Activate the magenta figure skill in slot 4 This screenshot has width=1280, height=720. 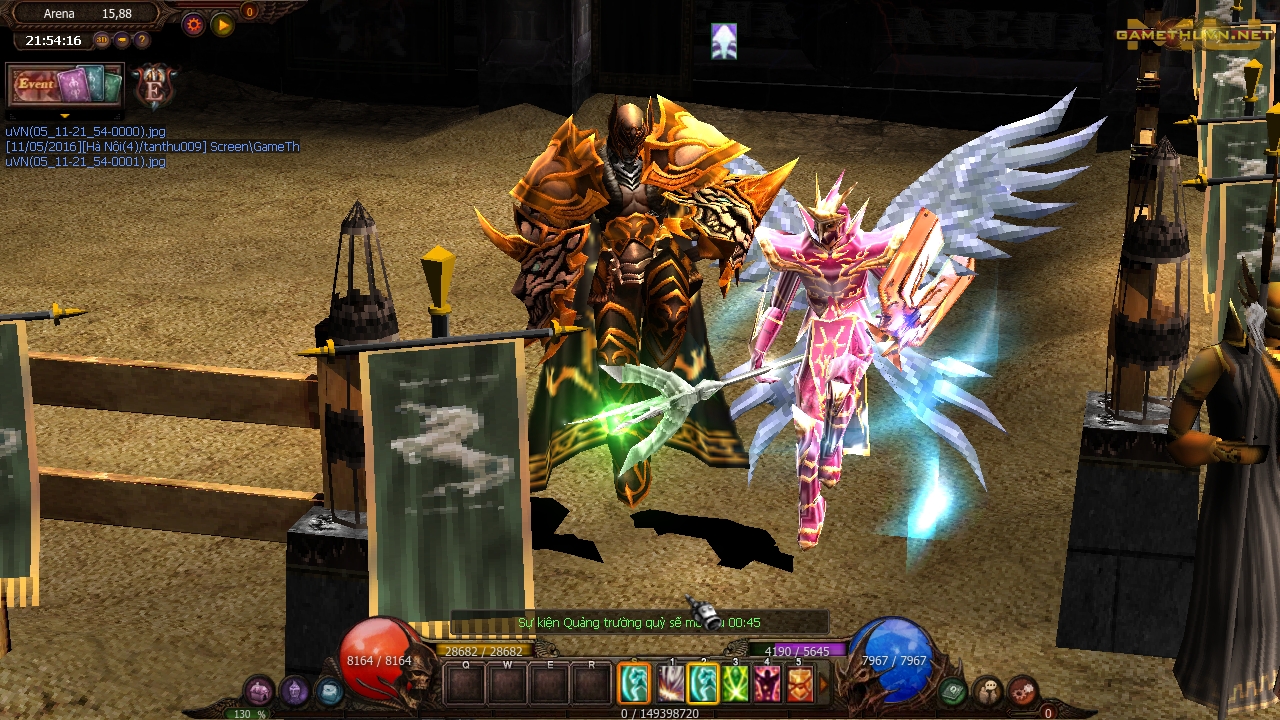point(768,684)
